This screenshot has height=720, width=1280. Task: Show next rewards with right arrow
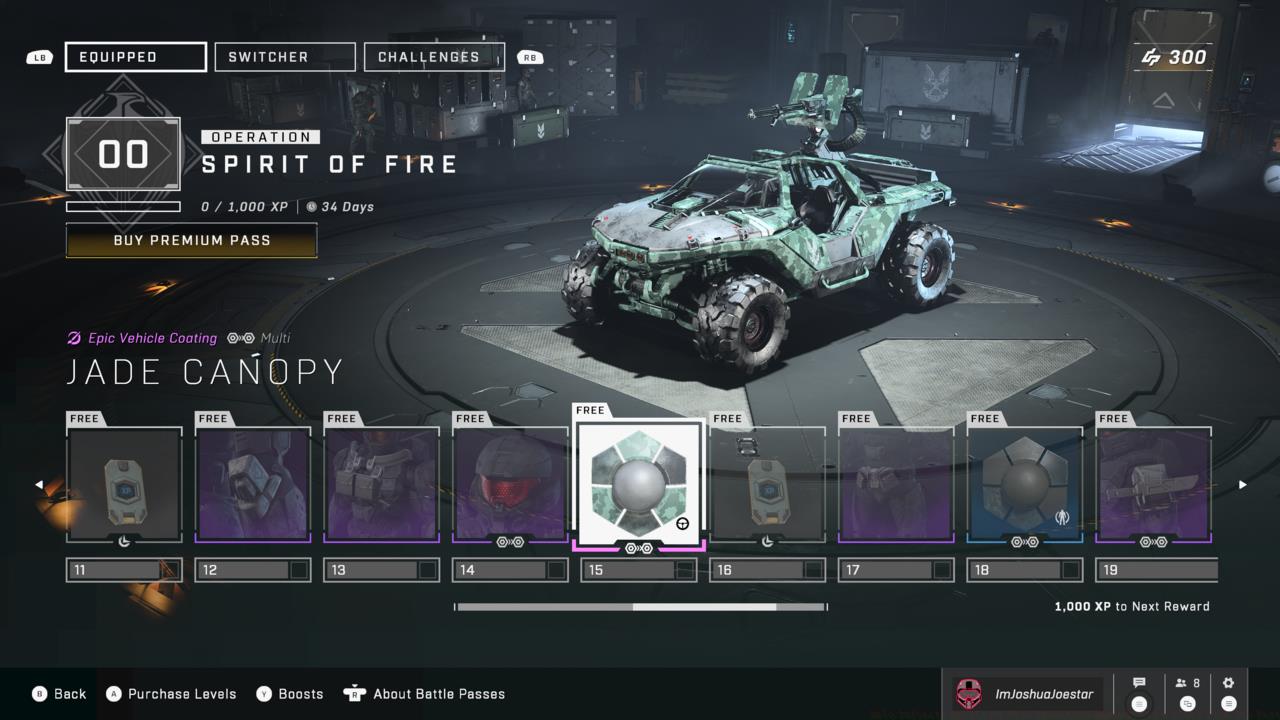[x=1243, y=485]
